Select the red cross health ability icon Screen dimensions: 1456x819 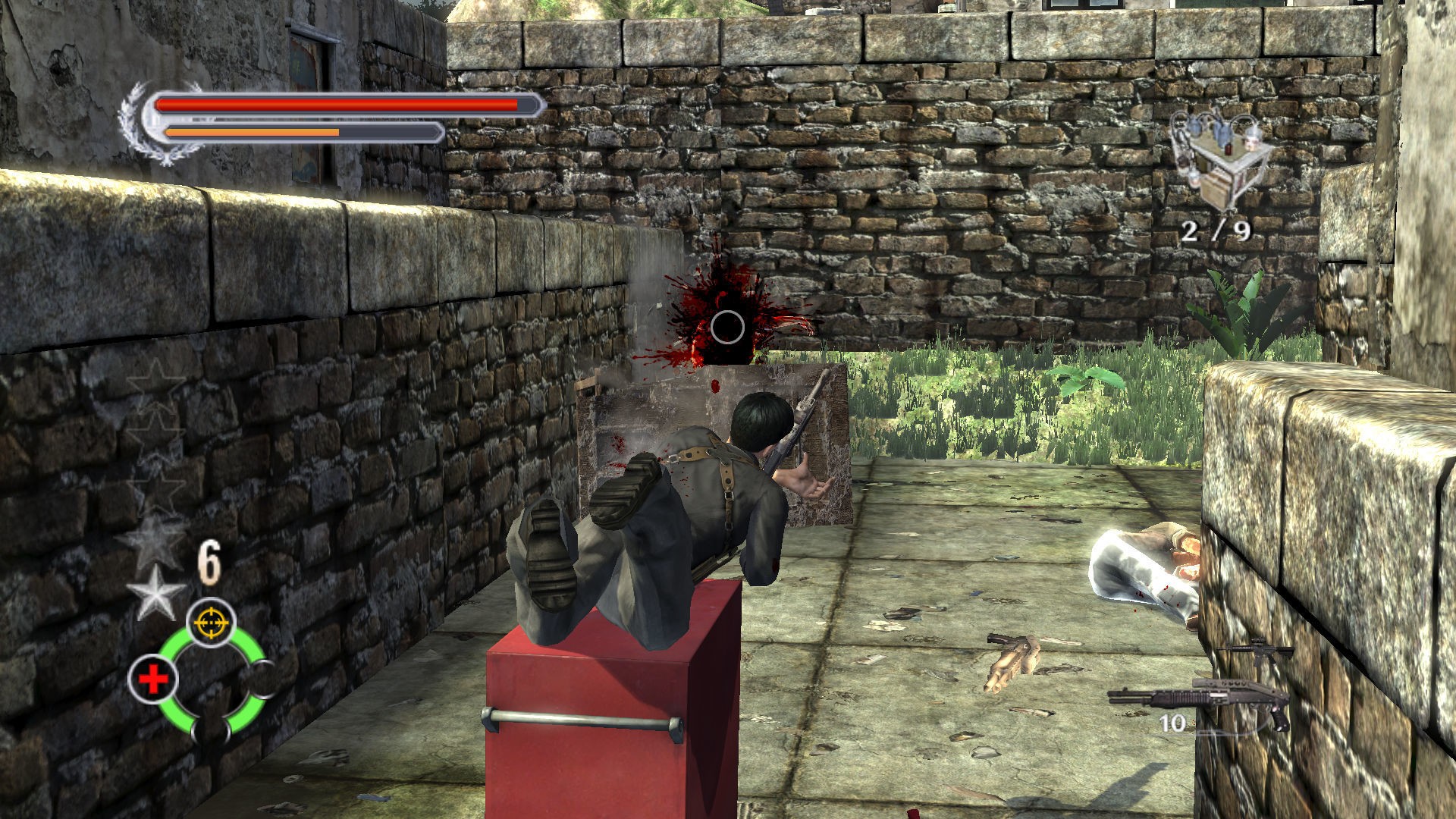[153, 677]
